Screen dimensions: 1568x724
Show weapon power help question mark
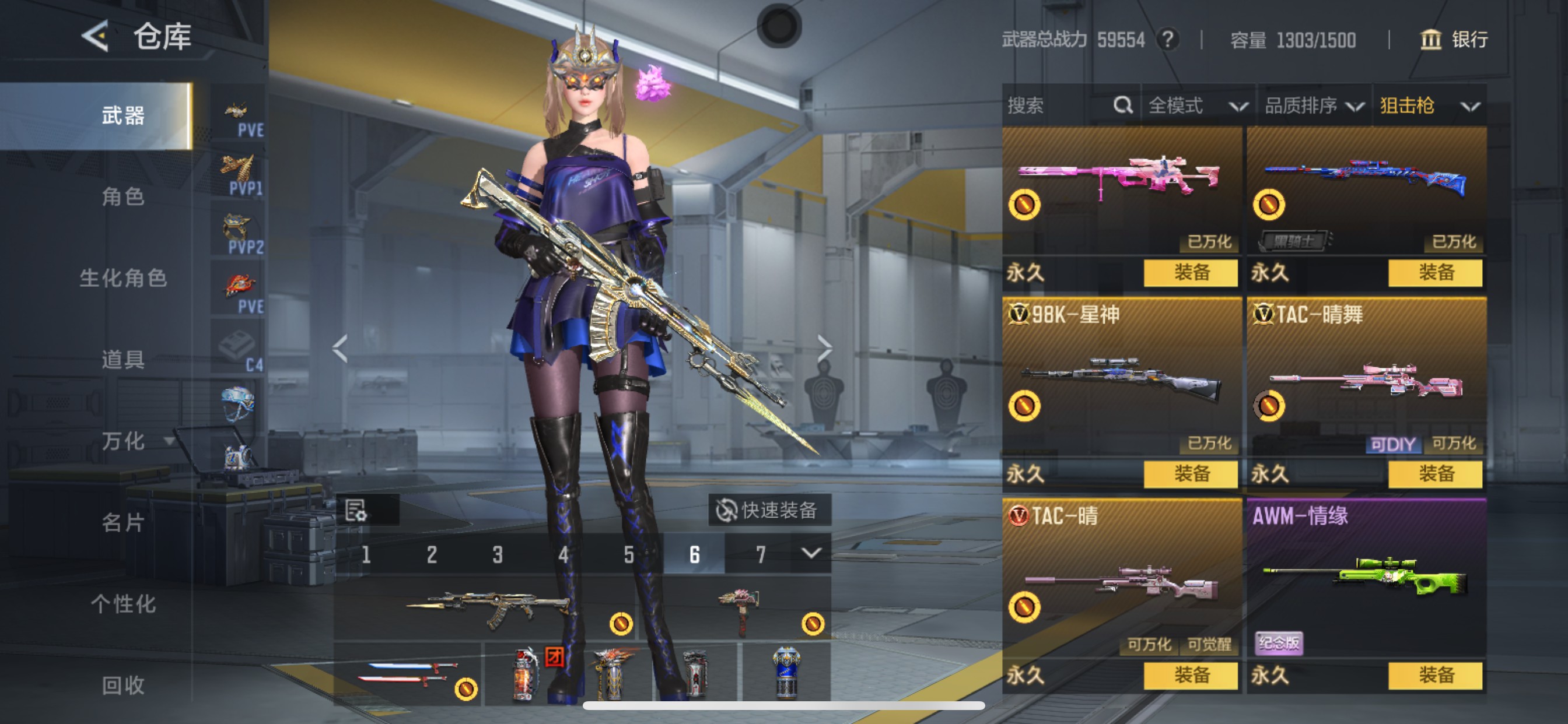click(1167, 40)
